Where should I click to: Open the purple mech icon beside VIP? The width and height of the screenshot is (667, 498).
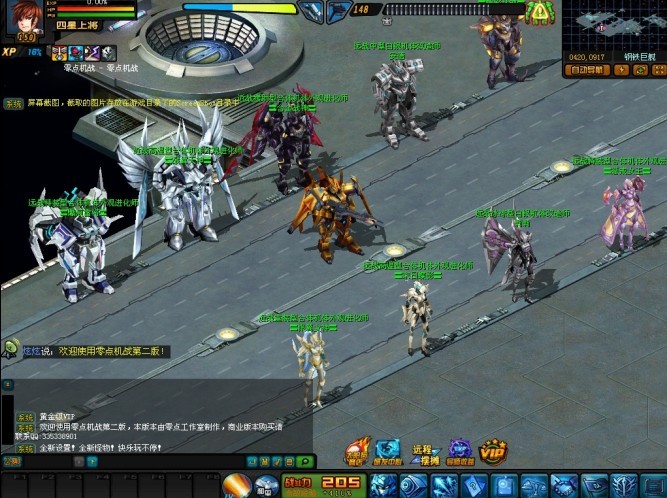[x=459, y=452]
